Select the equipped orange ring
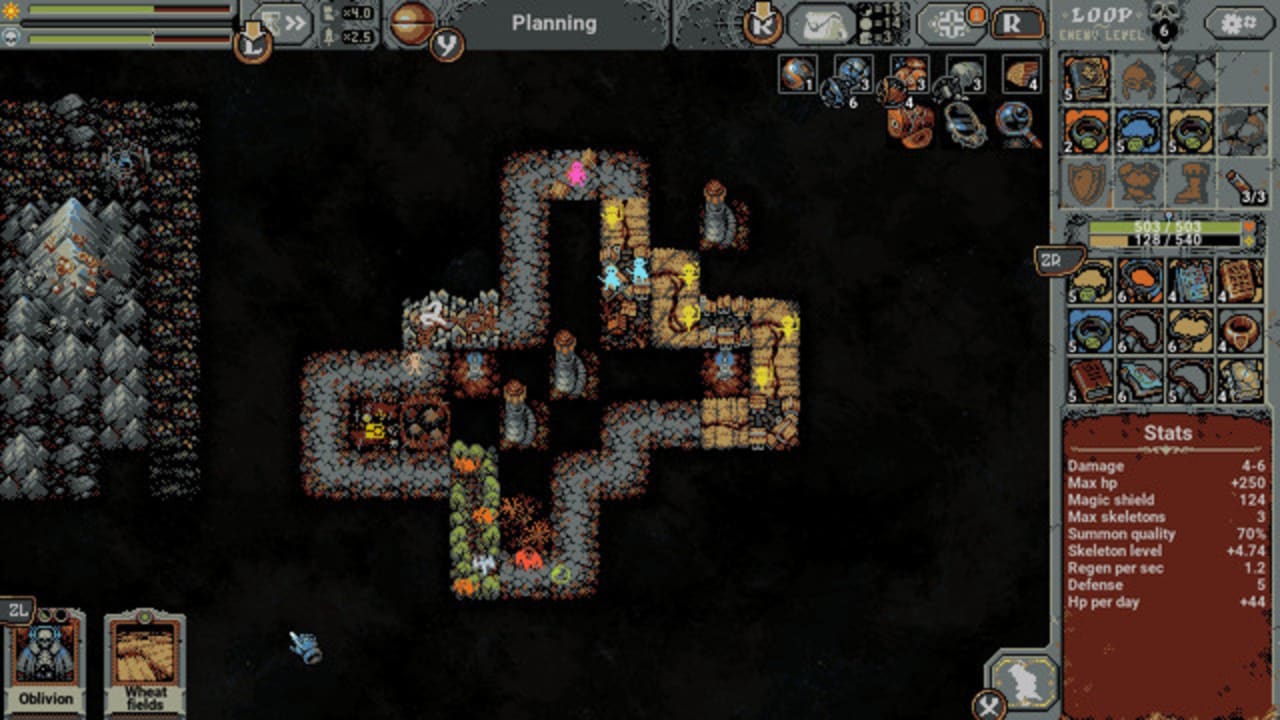The image size is (1280, 720). (x=1086, y=131)
